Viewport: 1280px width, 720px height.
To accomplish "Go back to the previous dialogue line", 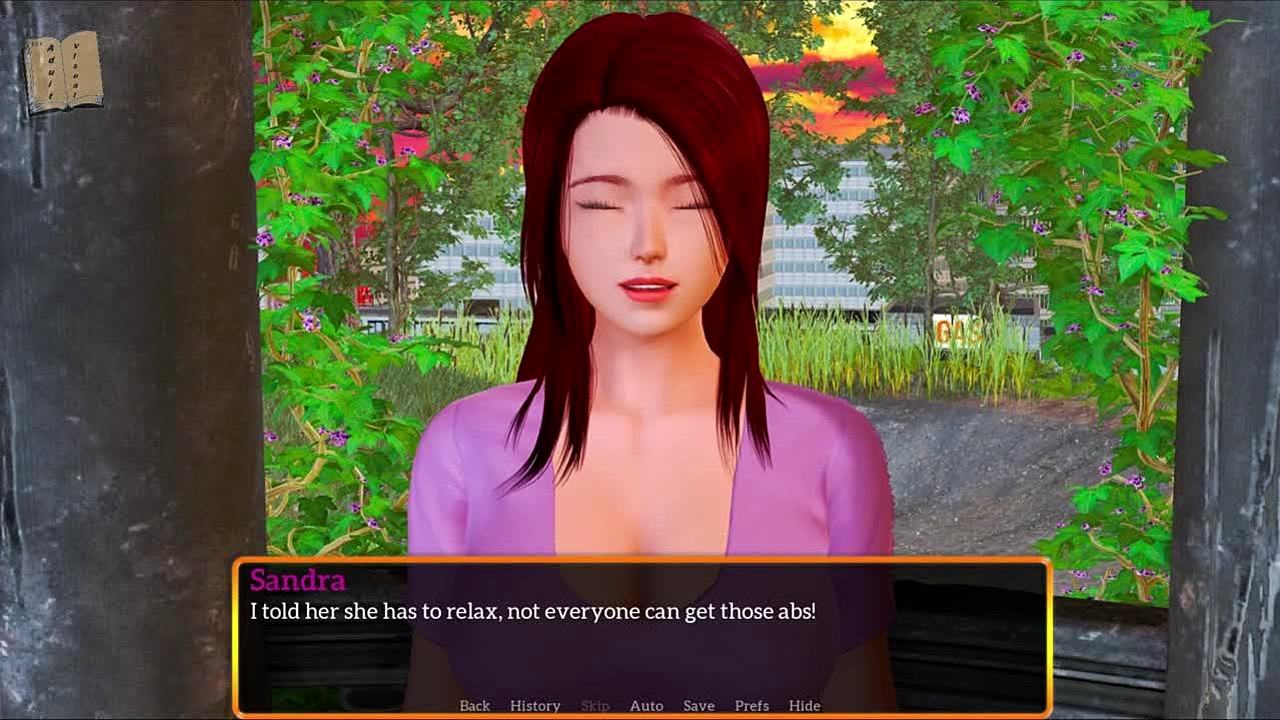I will click(474, 705).
